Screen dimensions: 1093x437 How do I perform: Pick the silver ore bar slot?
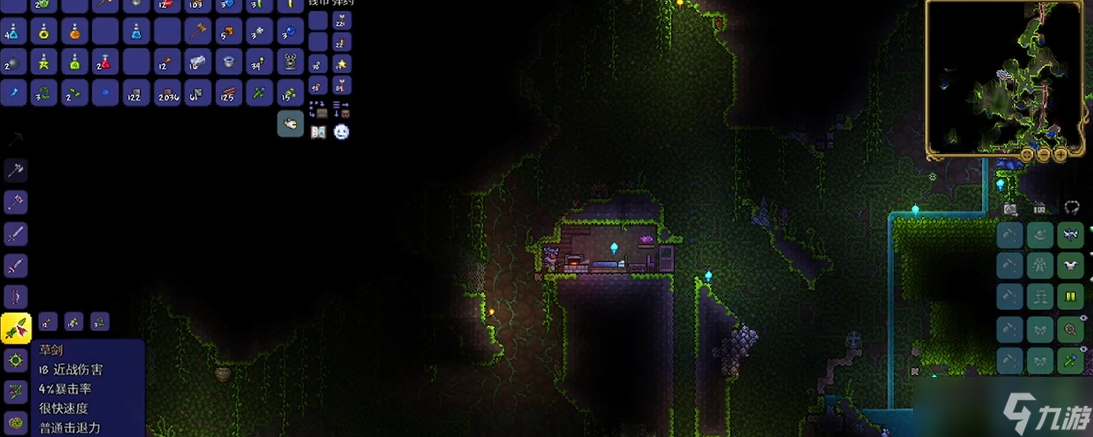[198, 62]
